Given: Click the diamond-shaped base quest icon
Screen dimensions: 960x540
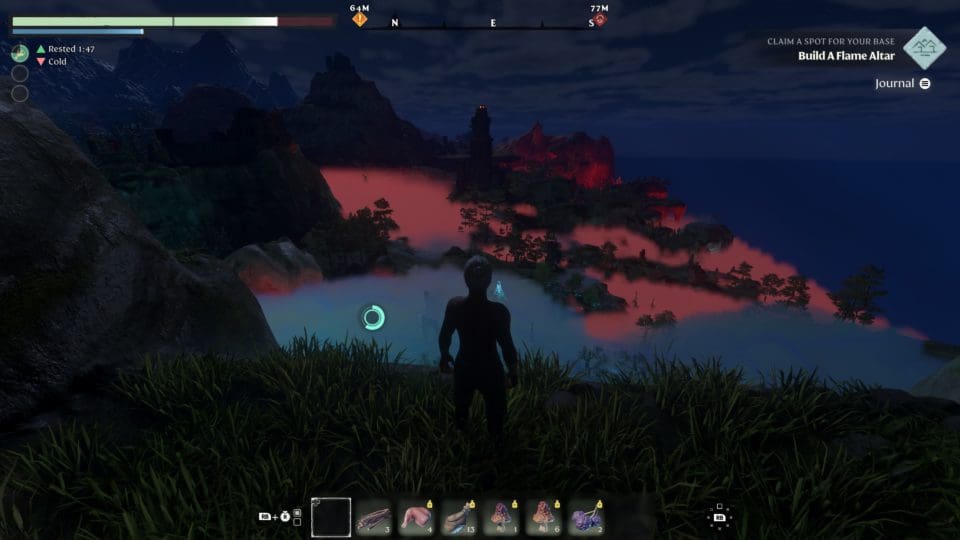Looking at the screenshot, I should click(924, 48).
